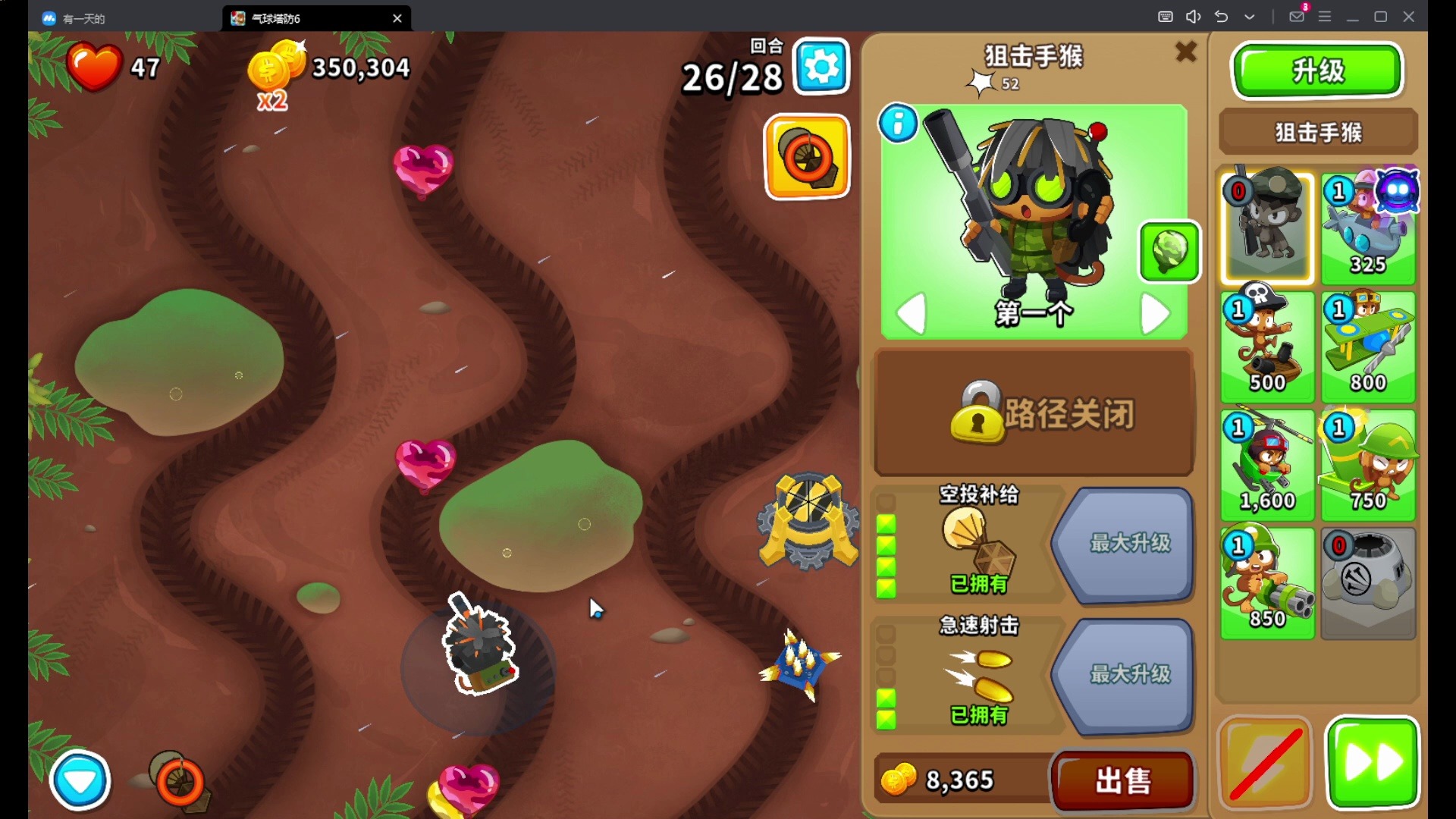Switch targeting to the previous priority
The width and height of the screenshot is (1456, 819).
click(912, 313)
